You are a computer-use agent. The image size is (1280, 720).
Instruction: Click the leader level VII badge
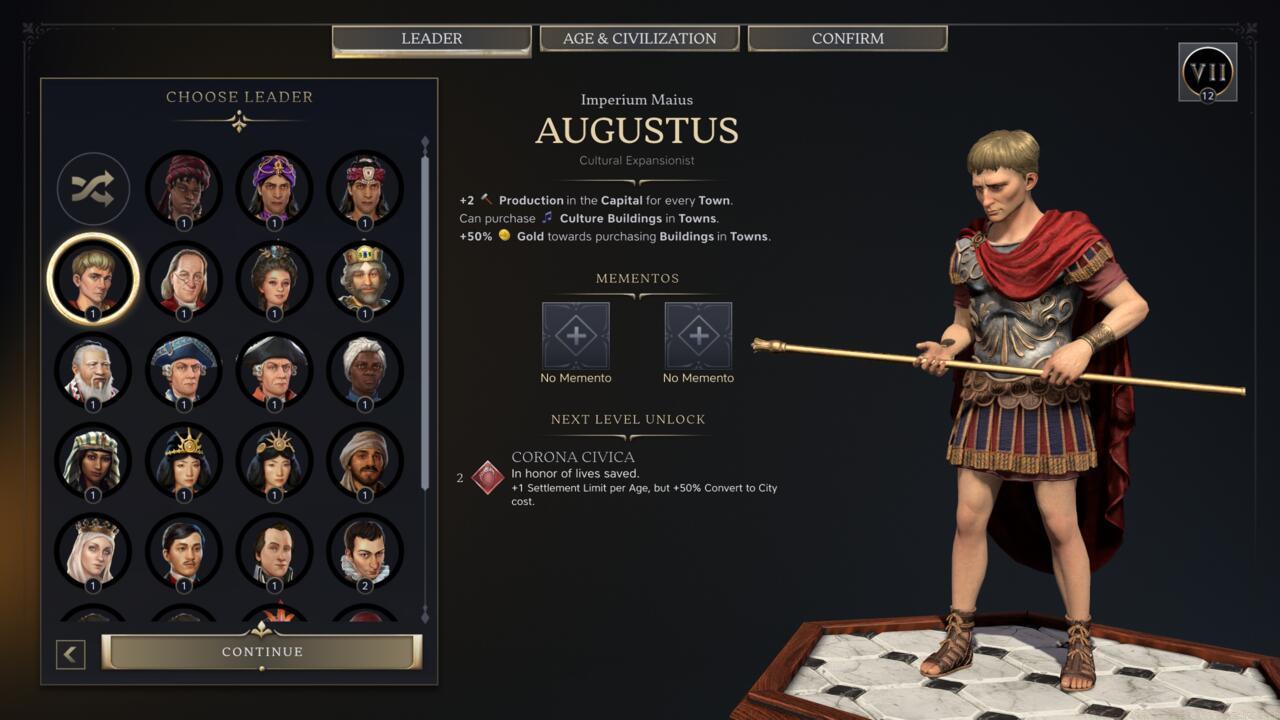(x=1209, y=72)
